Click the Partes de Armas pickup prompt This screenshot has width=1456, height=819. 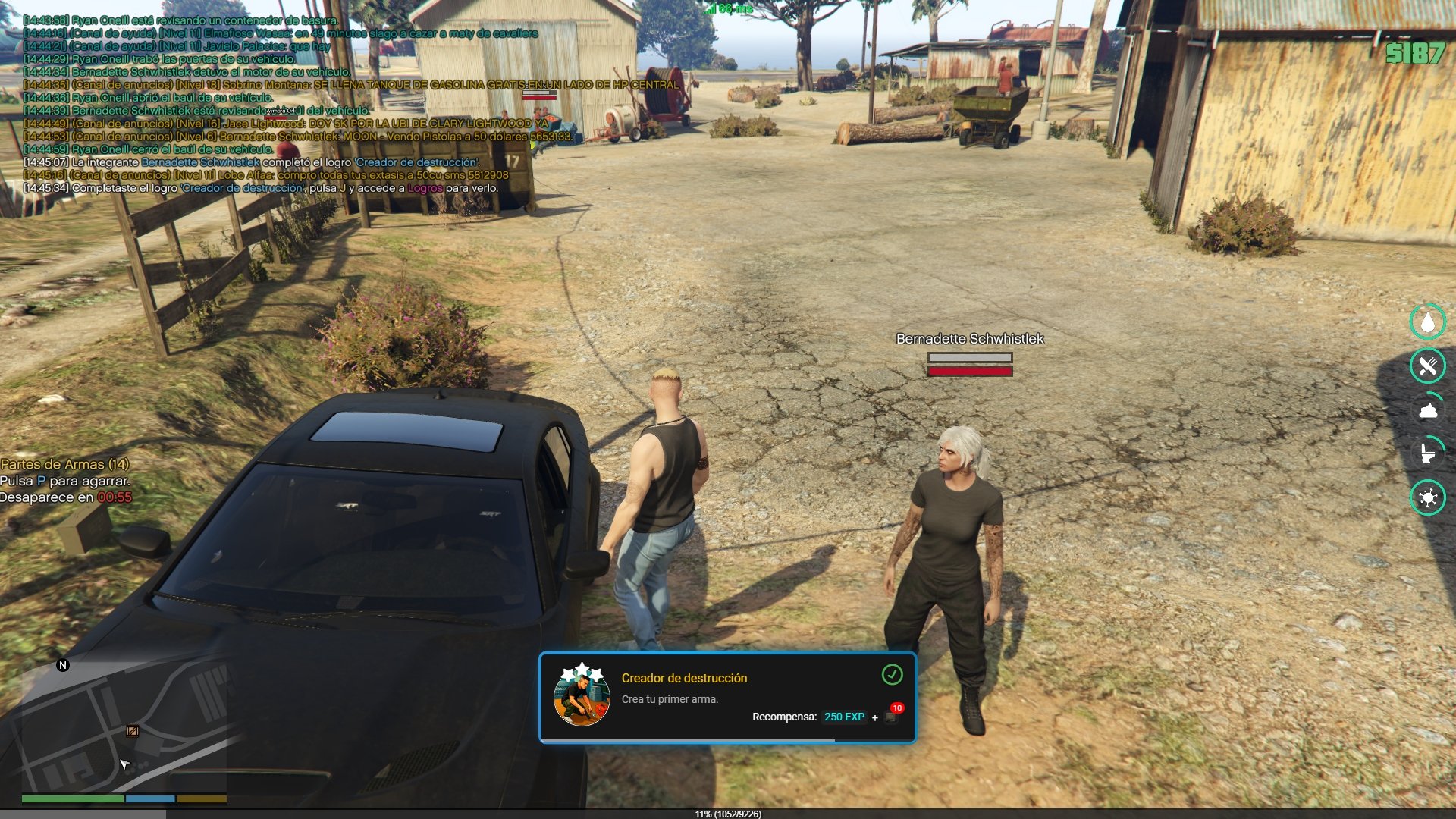point(64,464)
